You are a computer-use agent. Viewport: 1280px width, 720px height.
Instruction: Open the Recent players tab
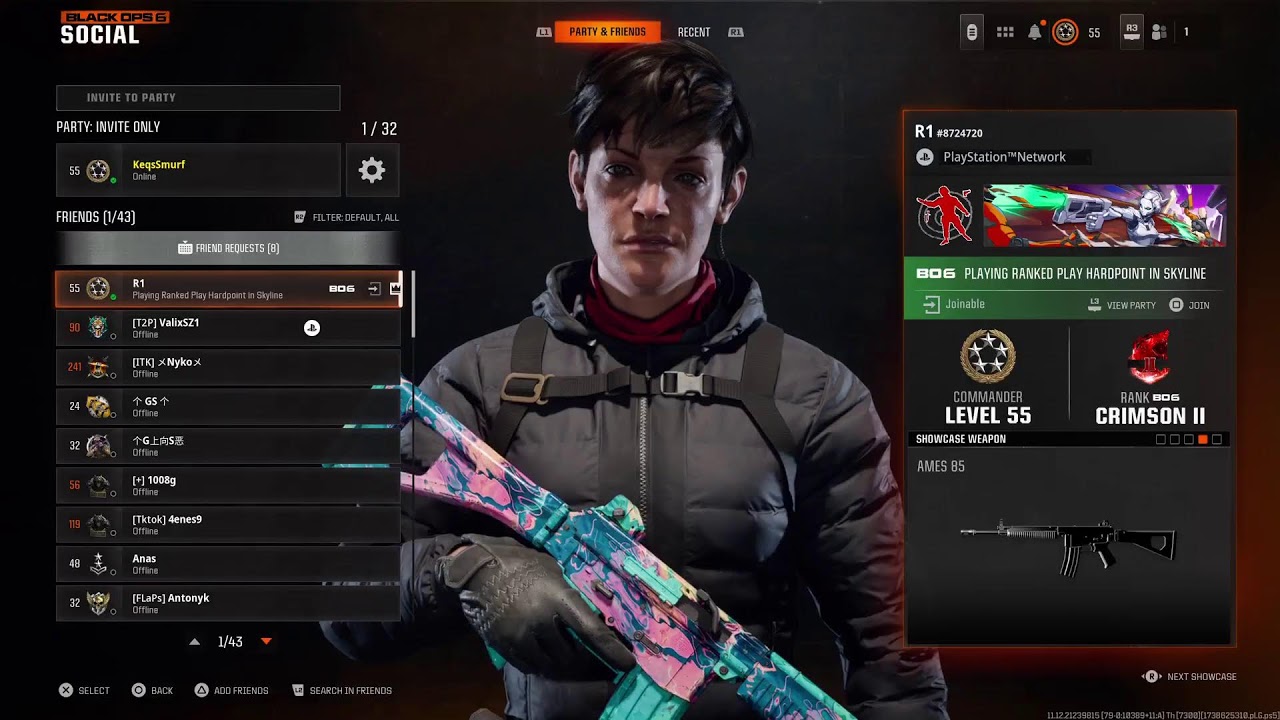[693, 32]
